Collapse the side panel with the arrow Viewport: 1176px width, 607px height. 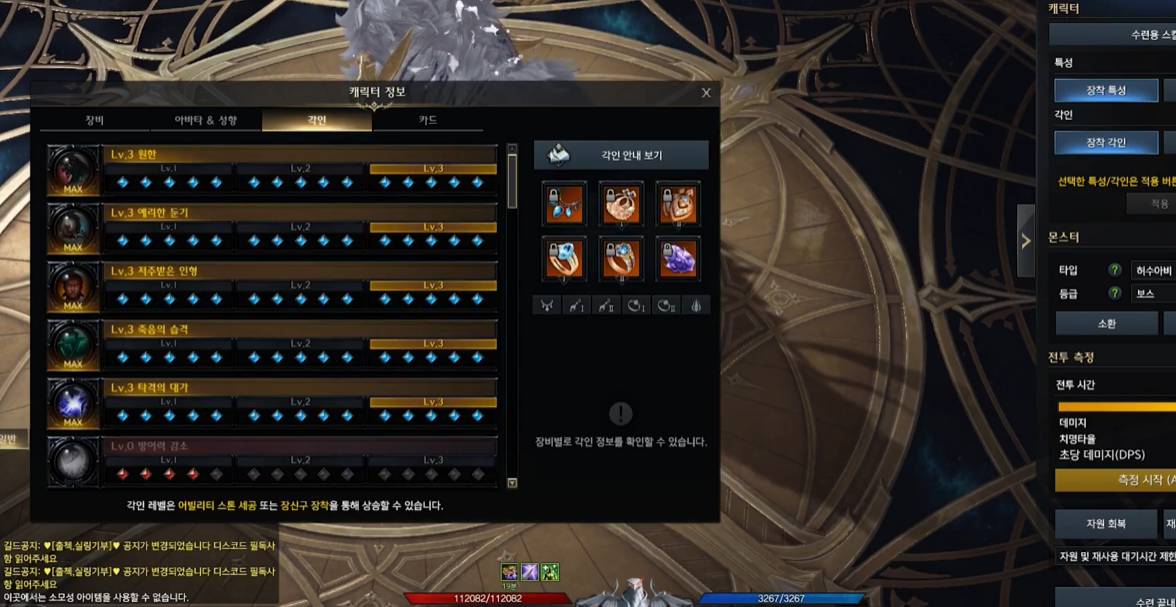click(1025, 240)
